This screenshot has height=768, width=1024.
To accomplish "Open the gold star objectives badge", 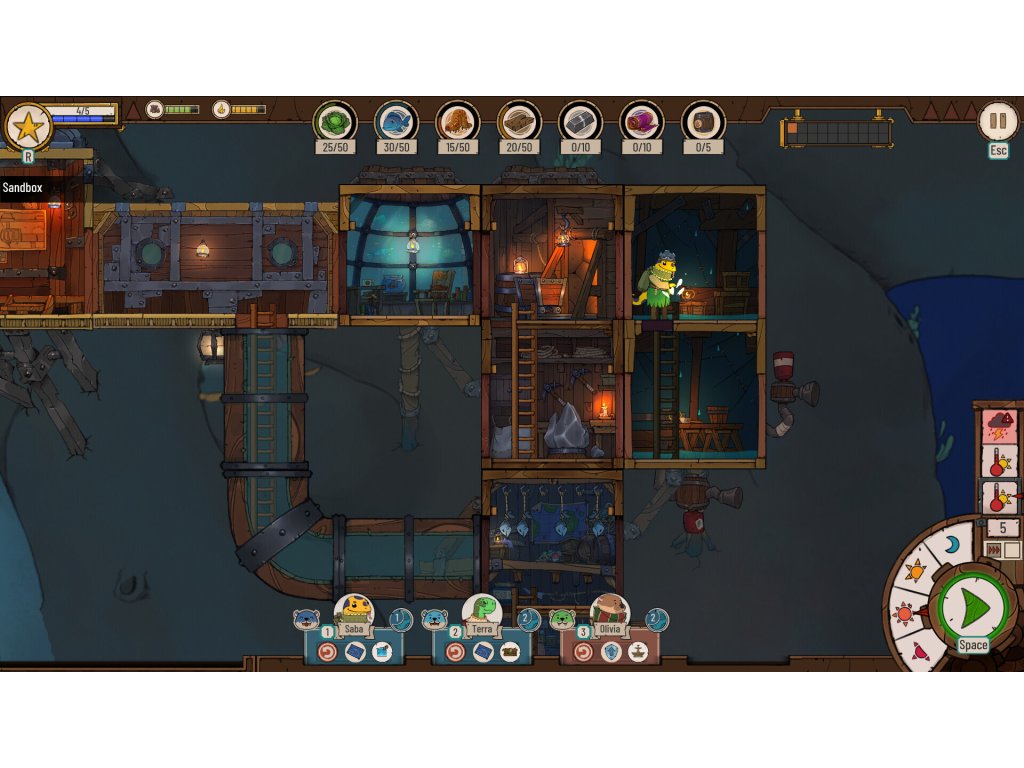I will coord(28,127).
